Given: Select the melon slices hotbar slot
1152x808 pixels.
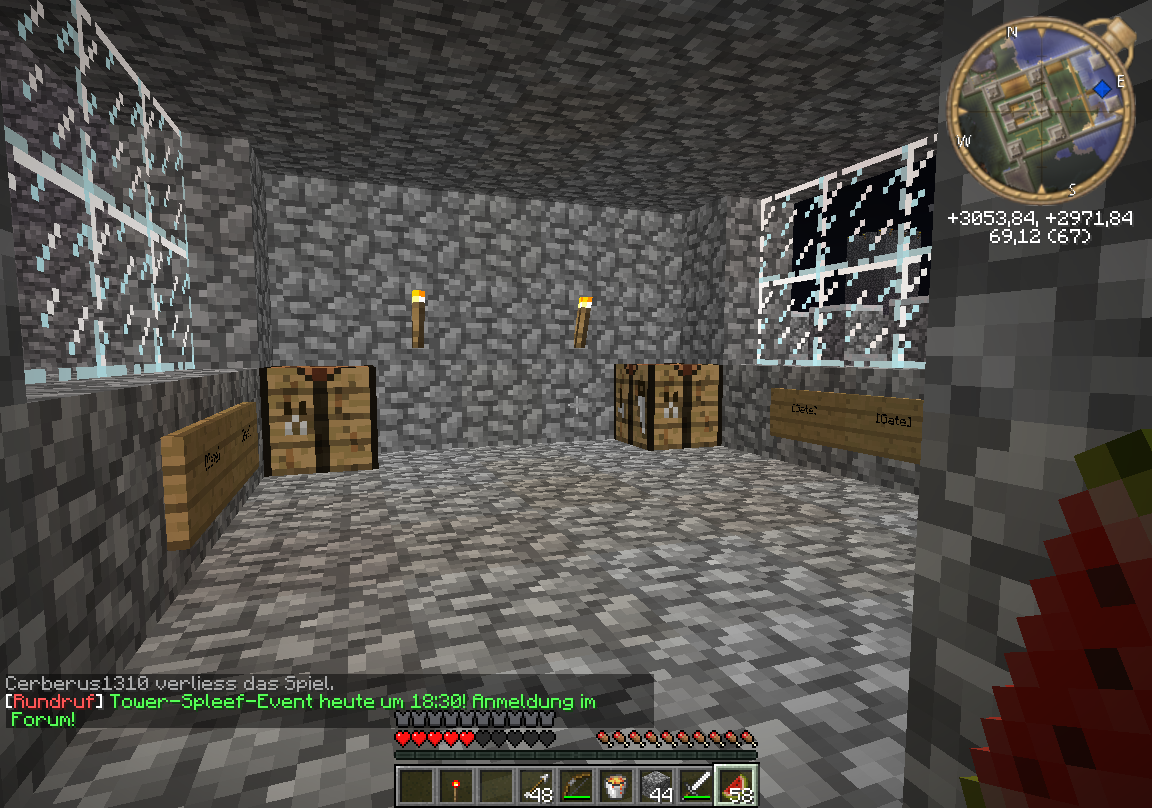Looking at the screenshot, I should [737, 785].
